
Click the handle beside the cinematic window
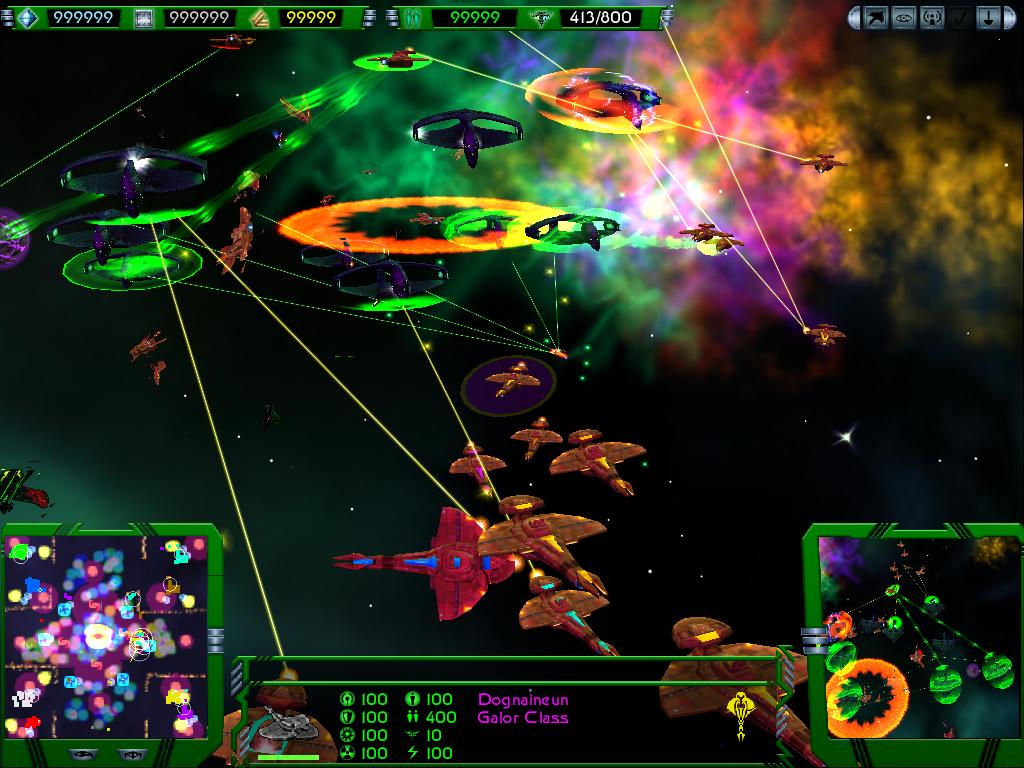814,640
